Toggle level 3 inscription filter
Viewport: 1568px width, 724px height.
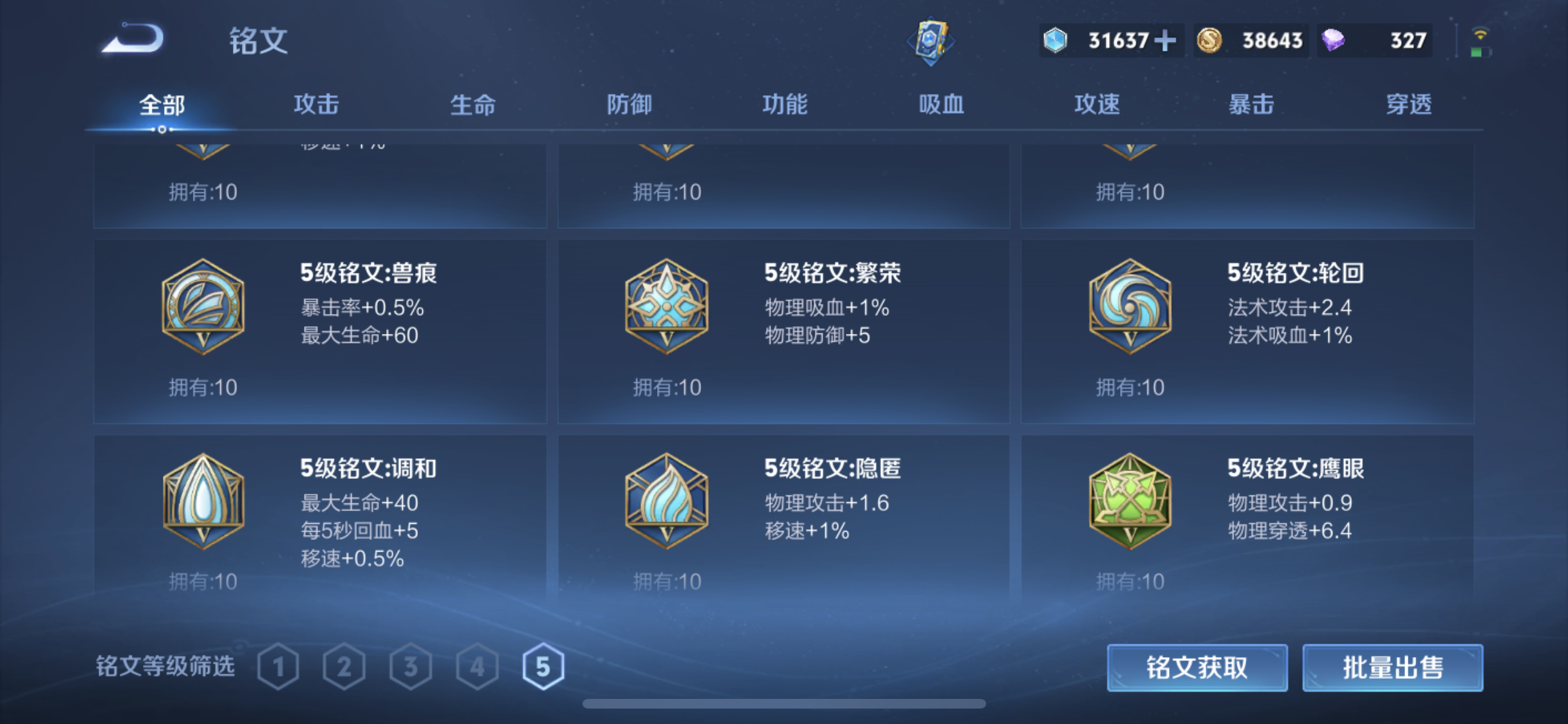coord(412,667)
